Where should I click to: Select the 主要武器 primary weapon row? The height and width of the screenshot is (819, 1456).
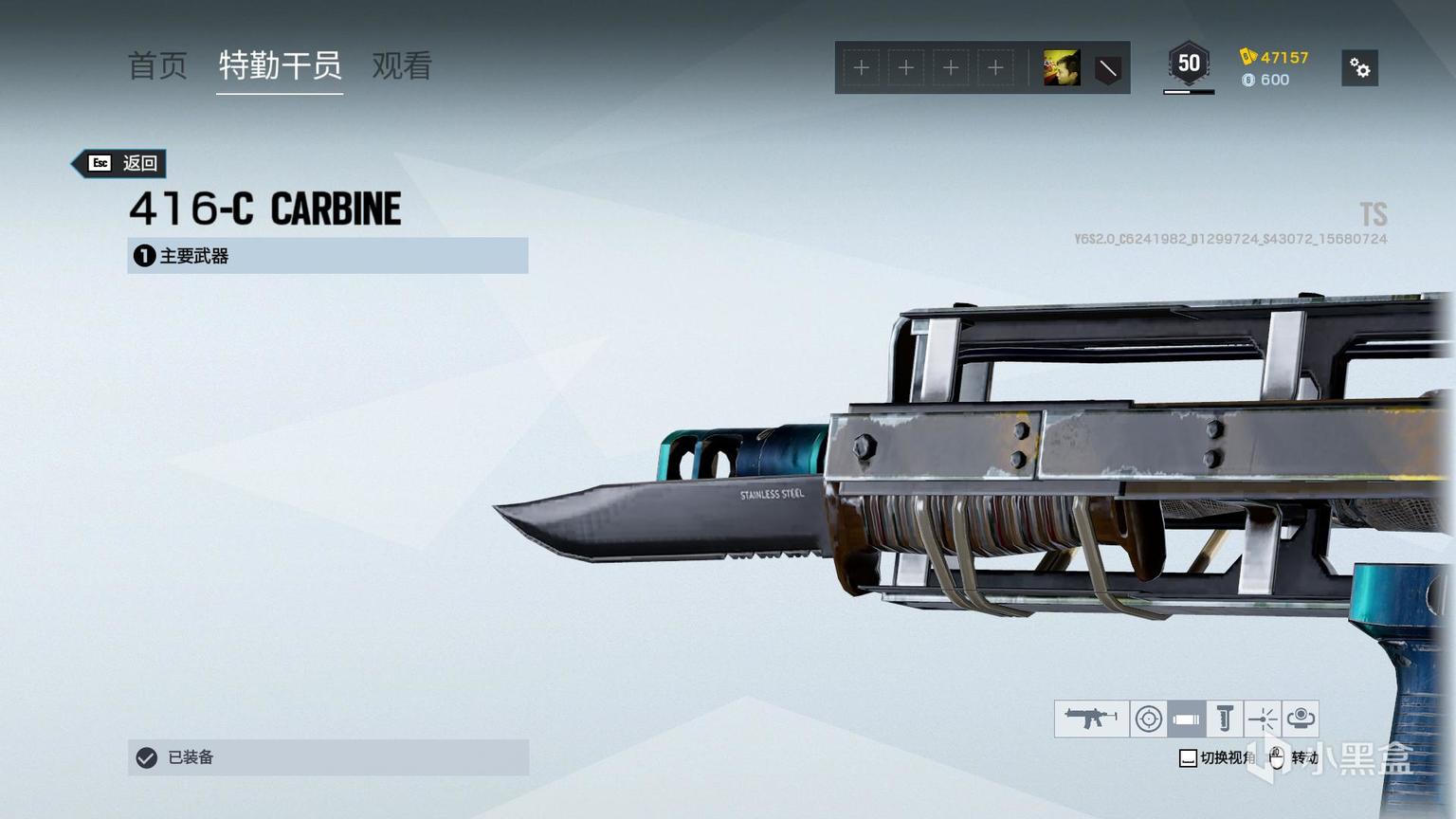(327, 256)
